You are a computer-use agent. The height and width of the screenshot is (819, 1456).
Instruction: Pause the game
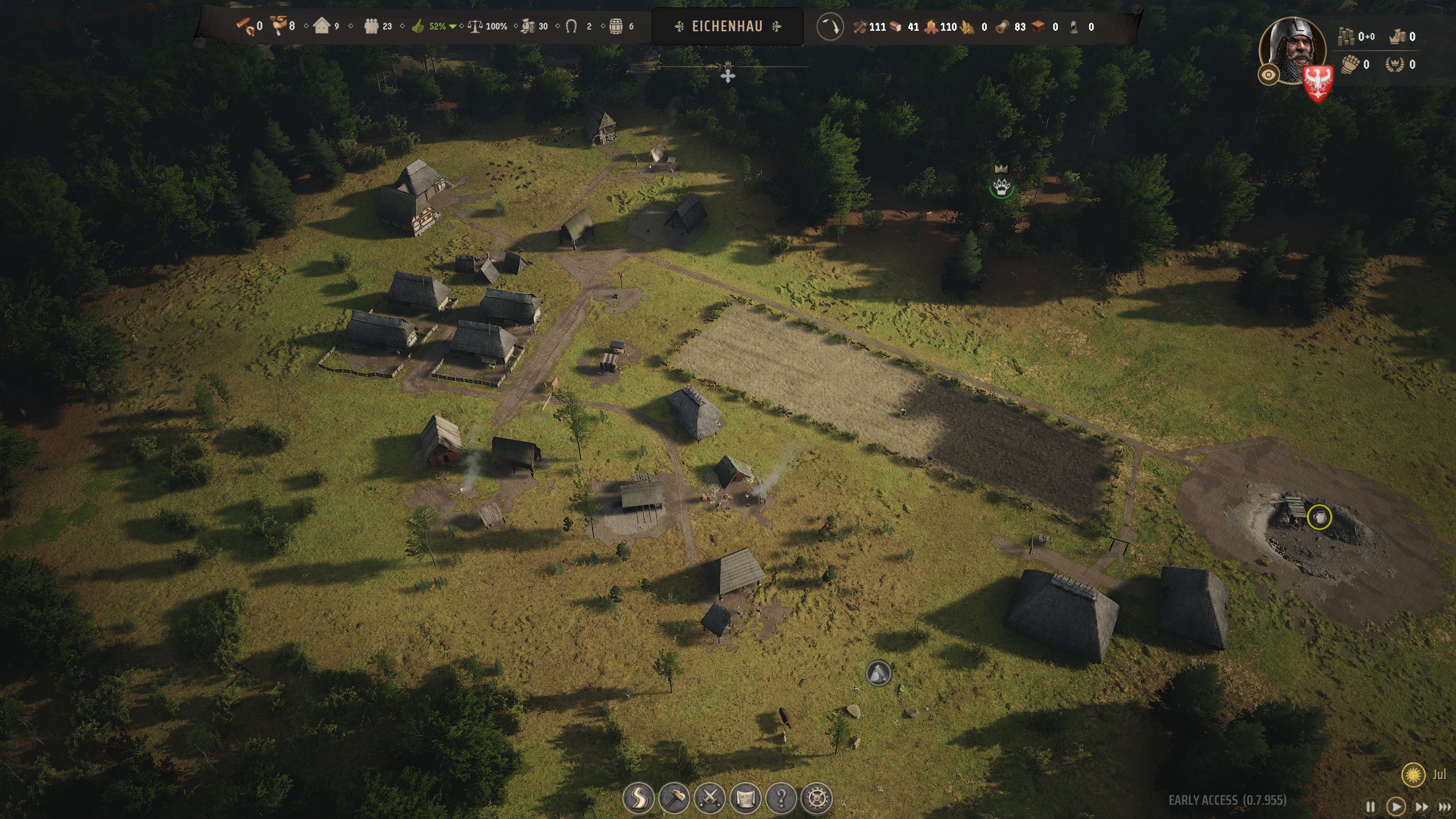pyautogui.click(x=1371, y=806)
